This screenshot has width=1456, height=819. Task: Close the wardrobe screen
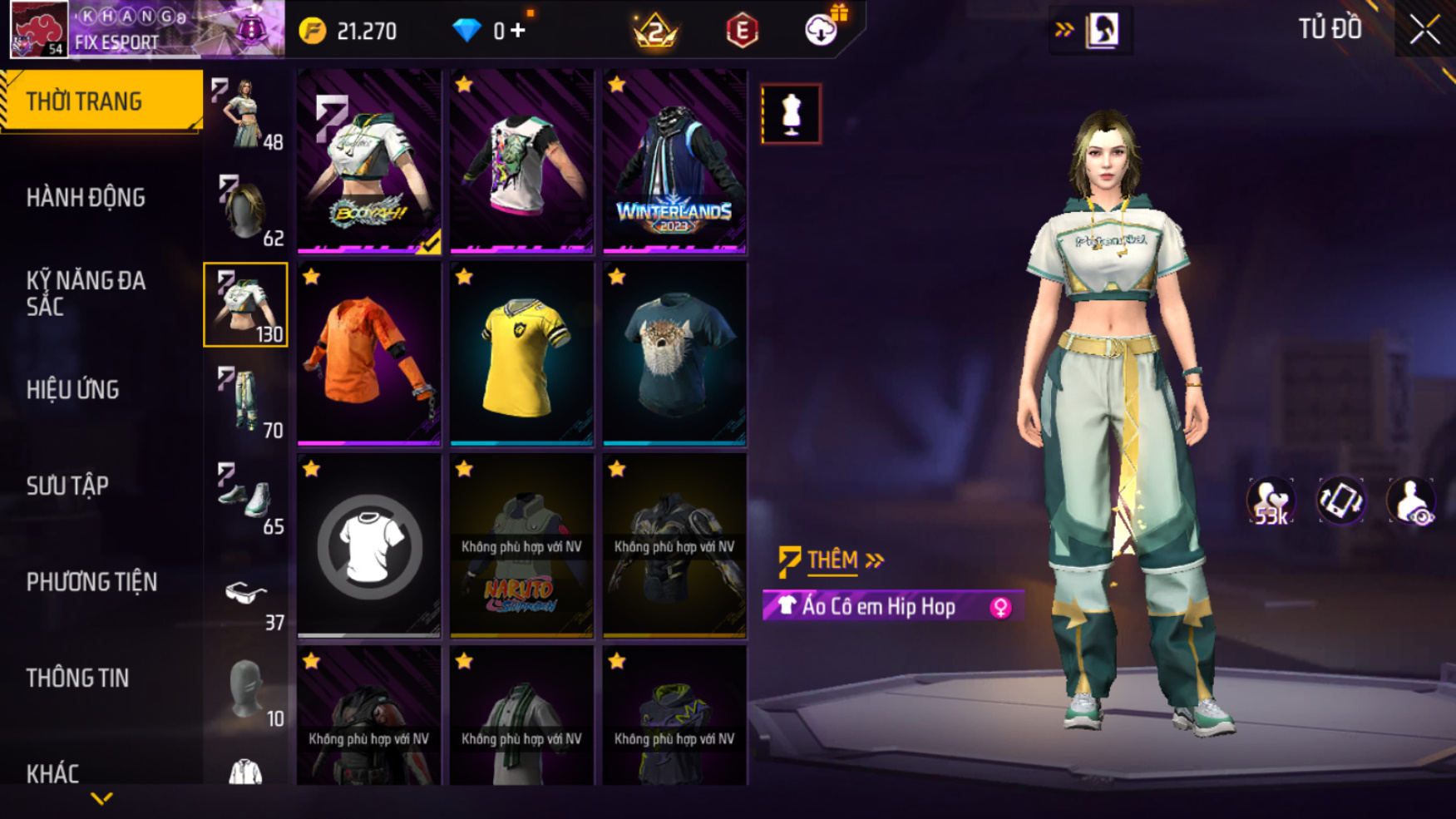[1424, 30]
